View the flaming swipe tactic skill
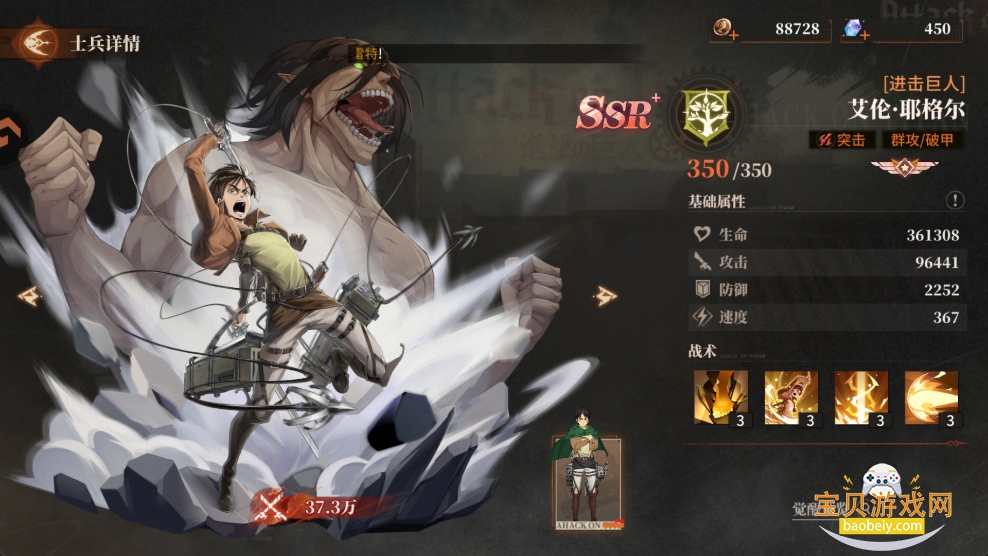This screenshot has height=556, width=988. coord(931,397)
